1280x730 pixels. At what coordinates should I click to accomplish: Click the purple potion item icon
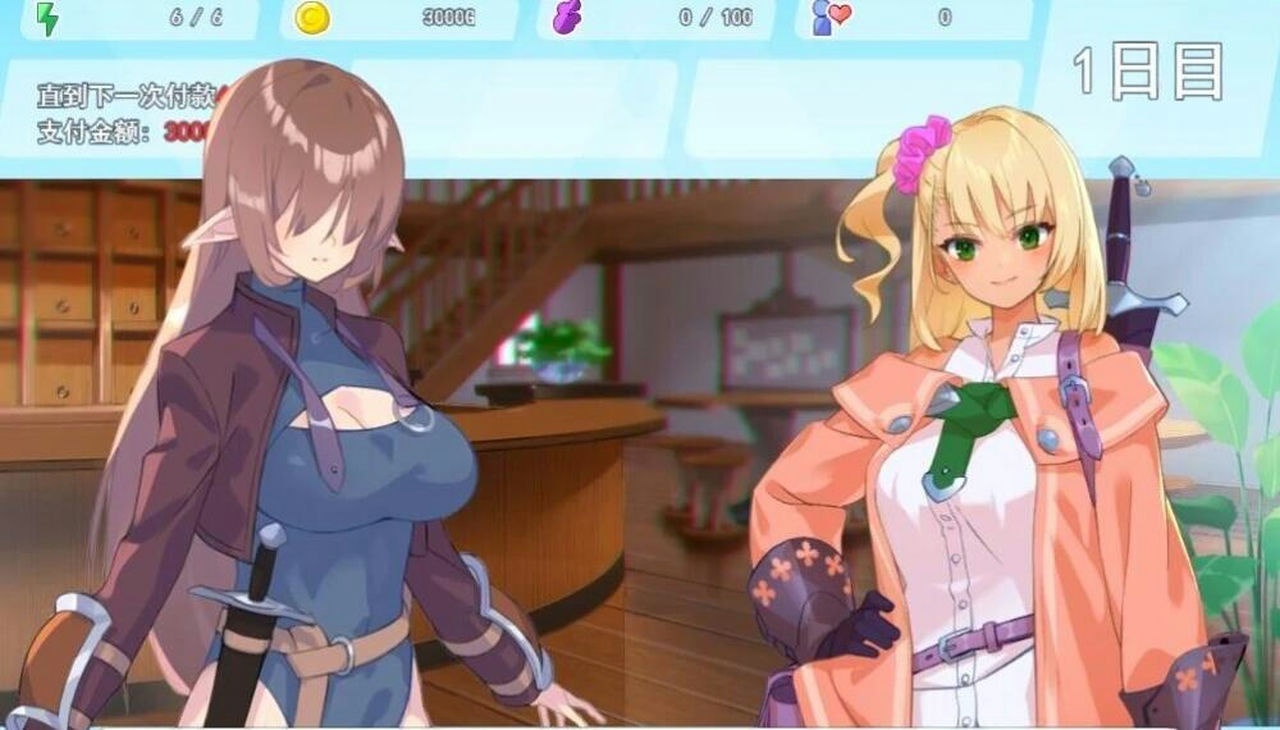568,17
